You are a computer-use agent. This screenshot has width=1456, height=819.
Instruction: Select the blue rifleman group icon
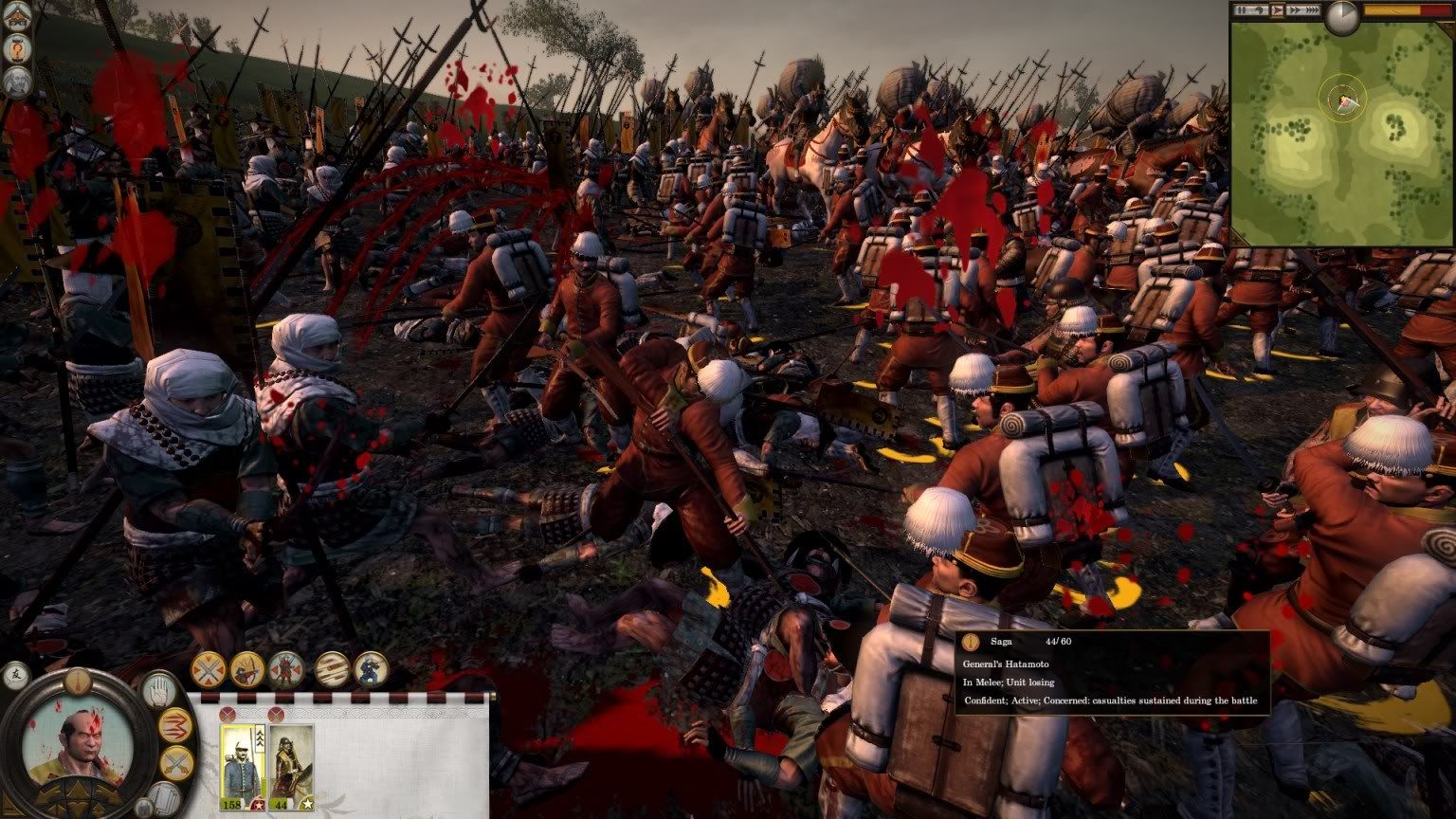click(x=370, y=669)
